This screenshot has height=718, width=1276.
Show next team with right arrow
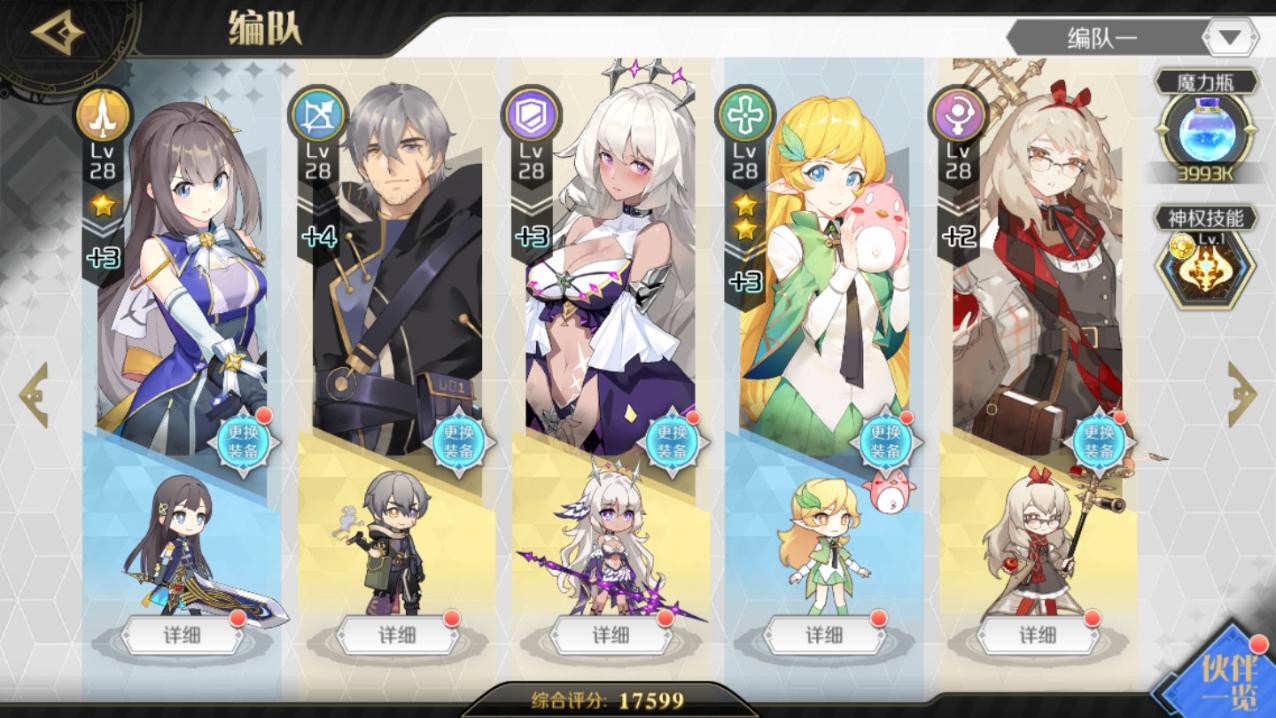click(x=1241, y=394)
